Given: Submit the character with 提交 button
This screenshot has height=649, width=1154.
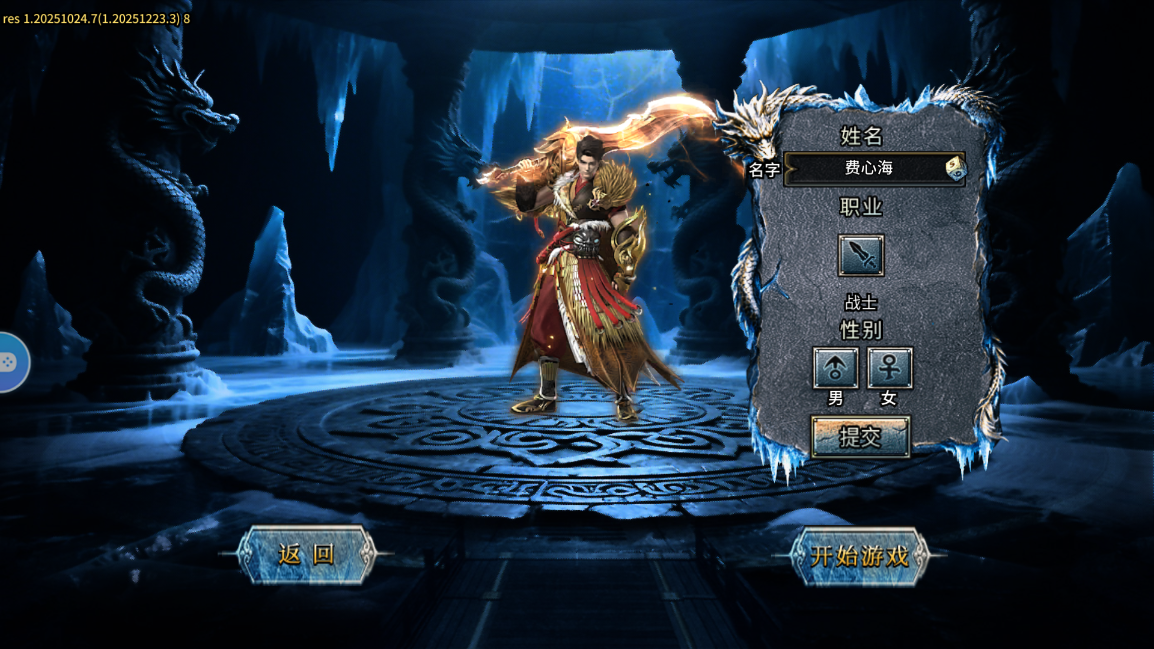Looking at the screenshot, I should click(x=860, y=437).
